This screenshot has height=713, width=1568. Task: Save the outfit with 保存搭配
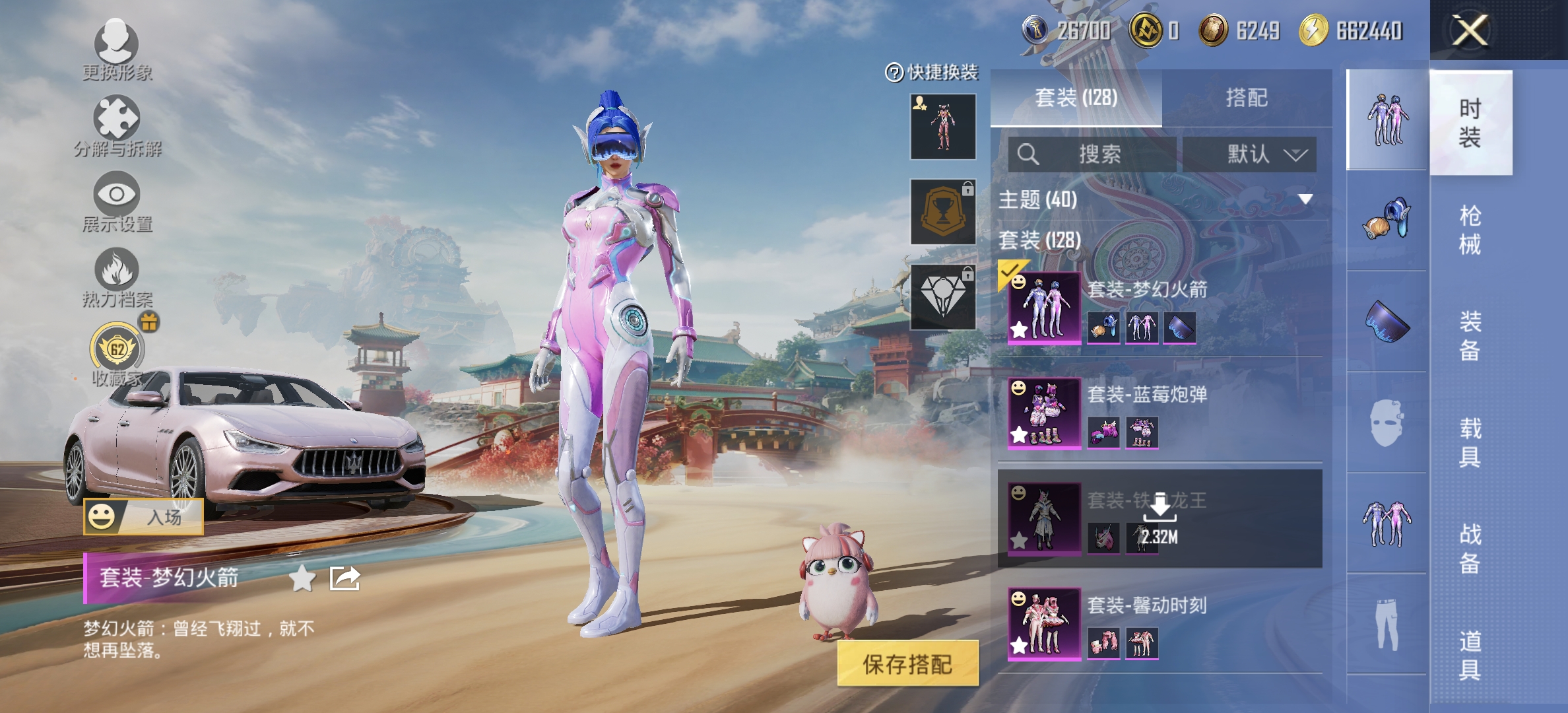[907, 663]
